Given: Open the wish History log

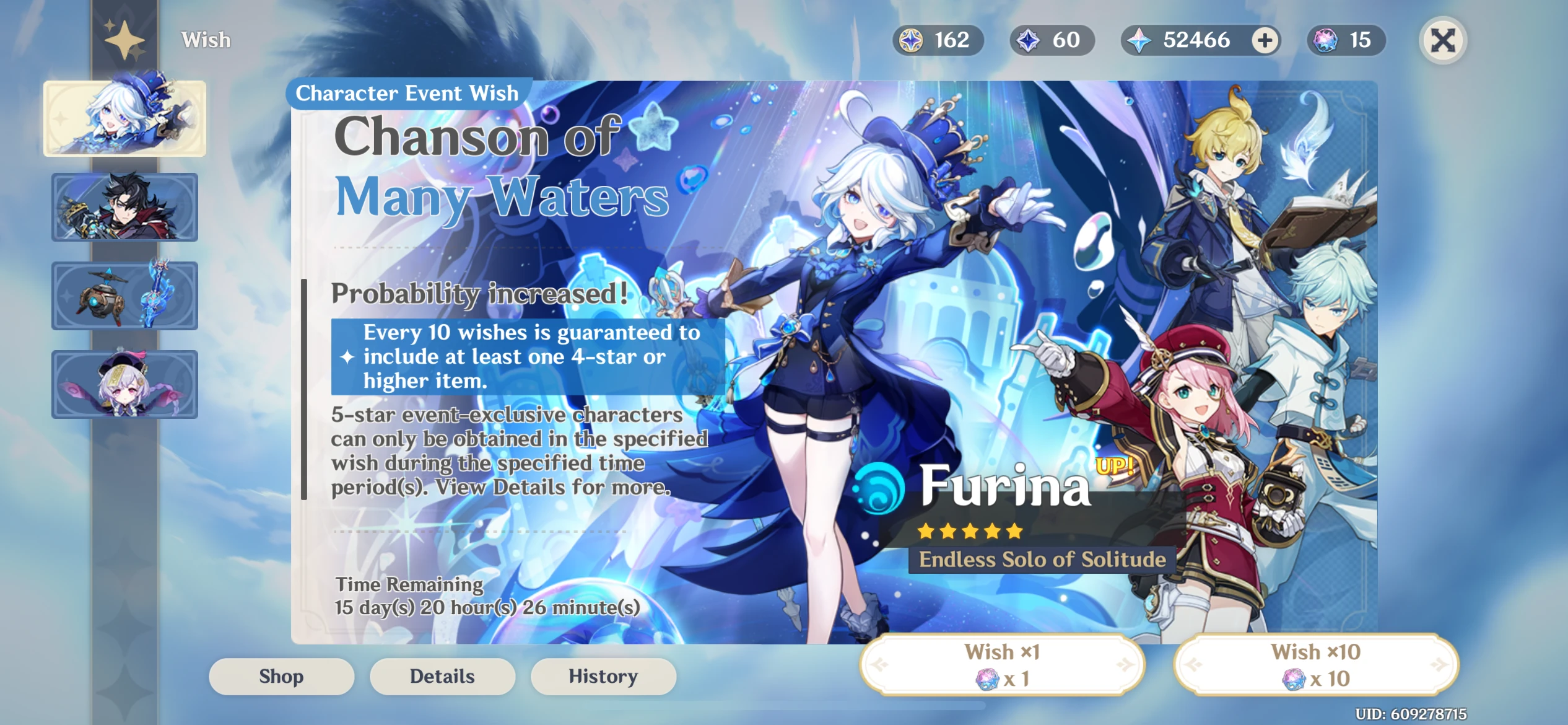Looking at the screenshot, I should [603, 676].
